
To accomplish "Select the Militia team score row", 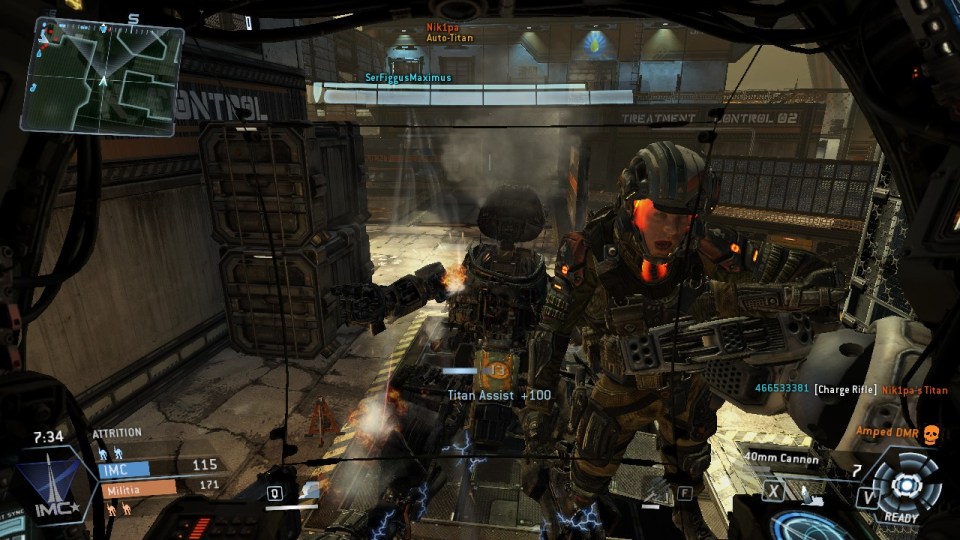I will click(160, 487).
